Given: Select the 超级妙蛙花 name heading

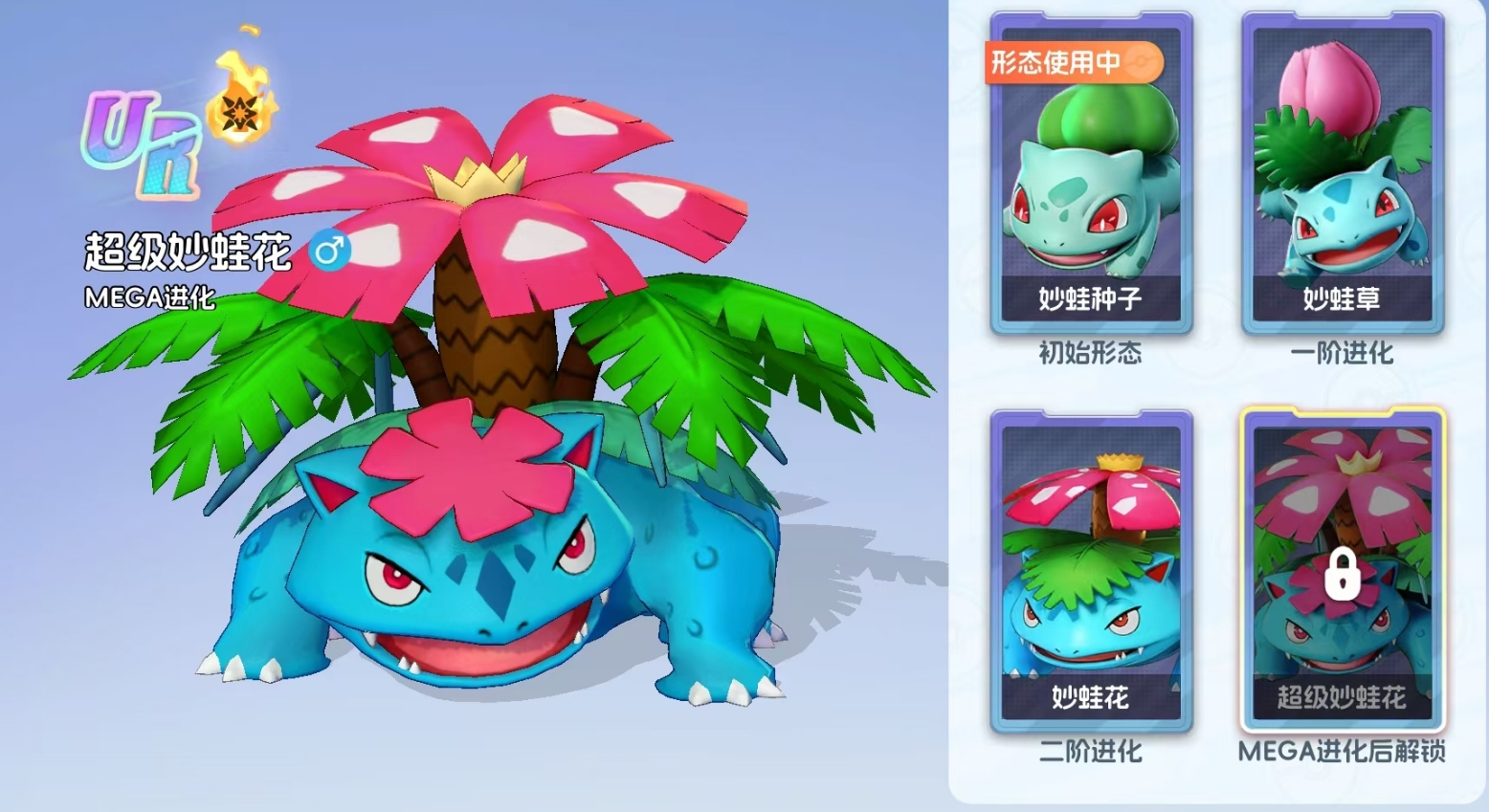Looking at the screenshot, I should pos(188,251).
